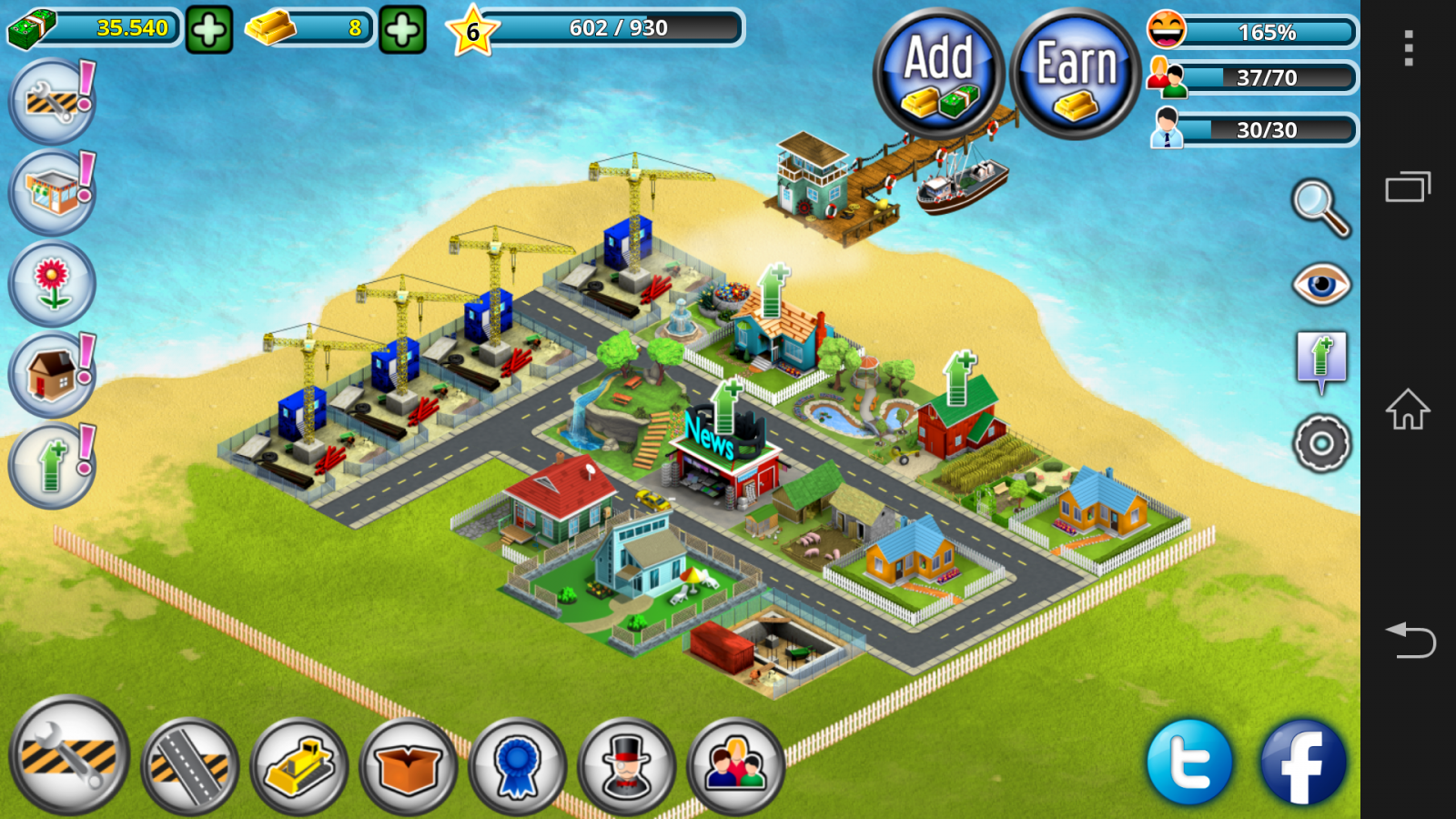Select the road building tool
Viewport: 1456px width, 819px height.
189,766
